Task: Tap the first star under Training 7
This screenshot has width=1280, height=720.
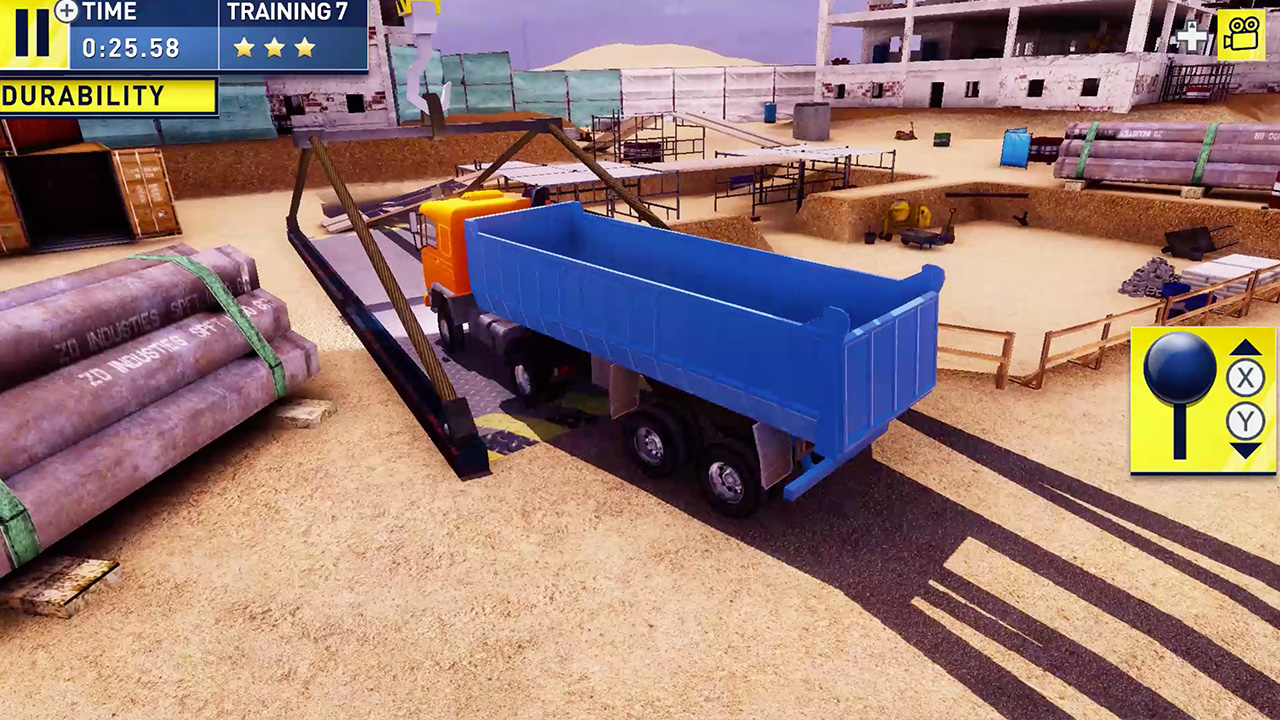Action: 243,46
